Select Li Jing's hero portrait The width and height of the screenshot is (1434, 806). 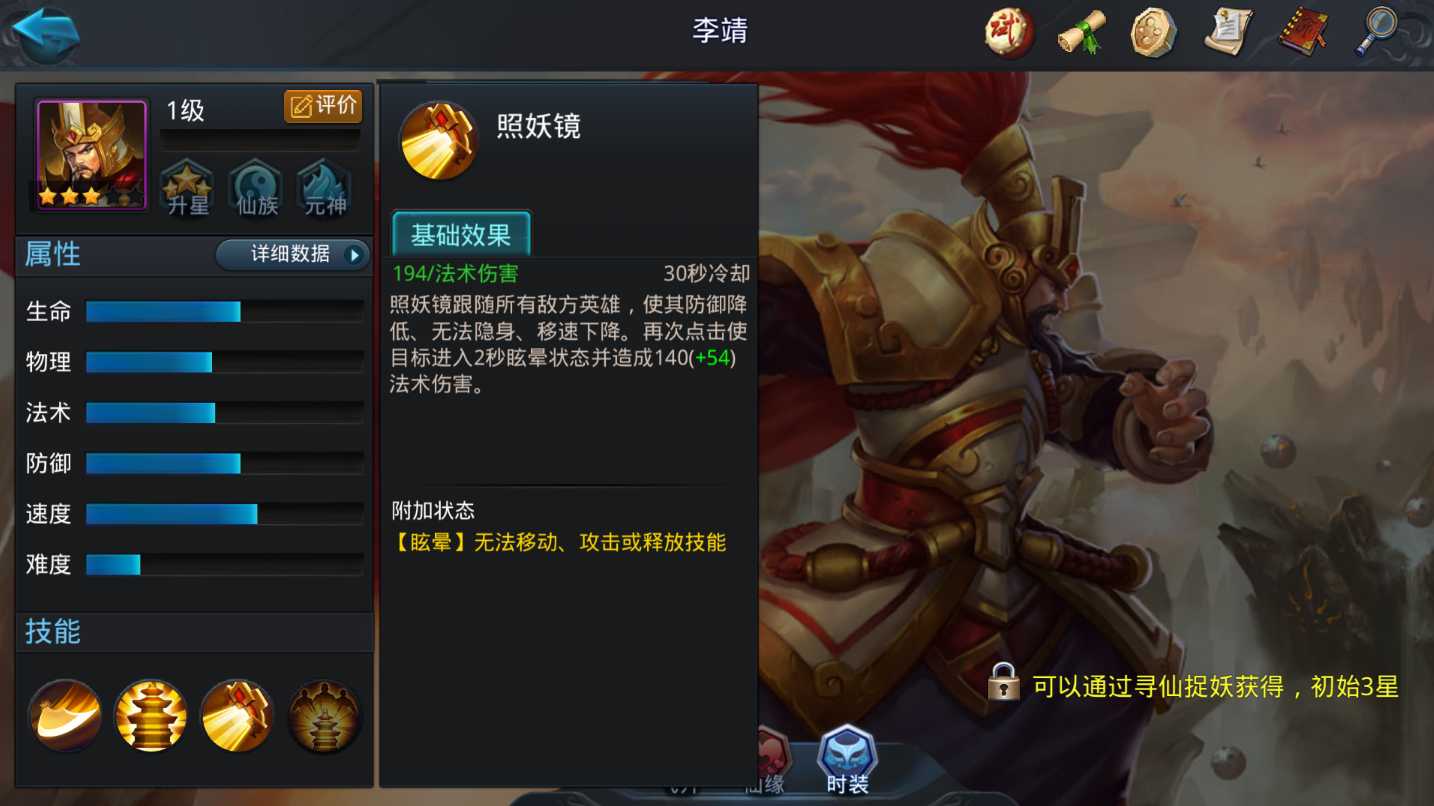88,152
